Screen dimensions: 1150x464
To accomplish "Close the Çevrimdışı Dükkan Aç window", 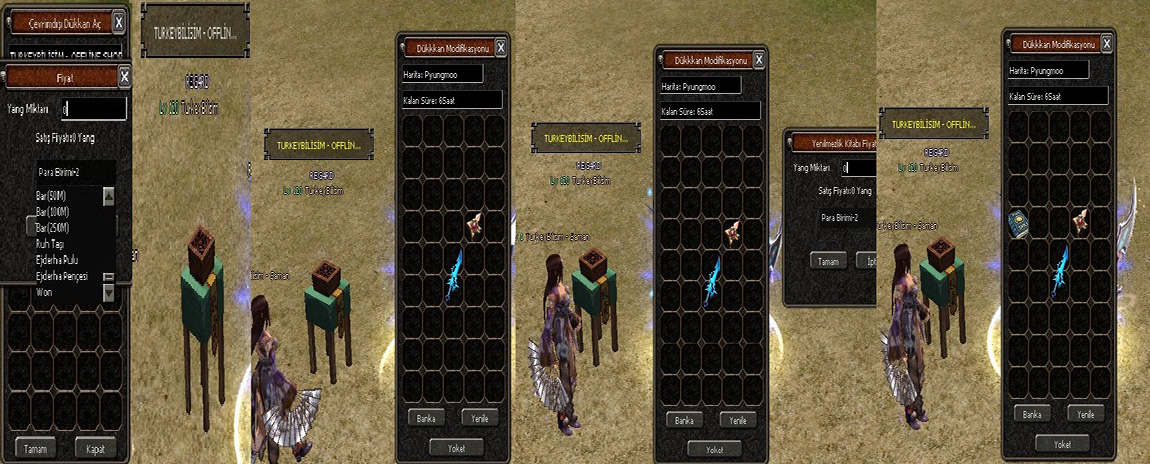I will tap(119, 21).
